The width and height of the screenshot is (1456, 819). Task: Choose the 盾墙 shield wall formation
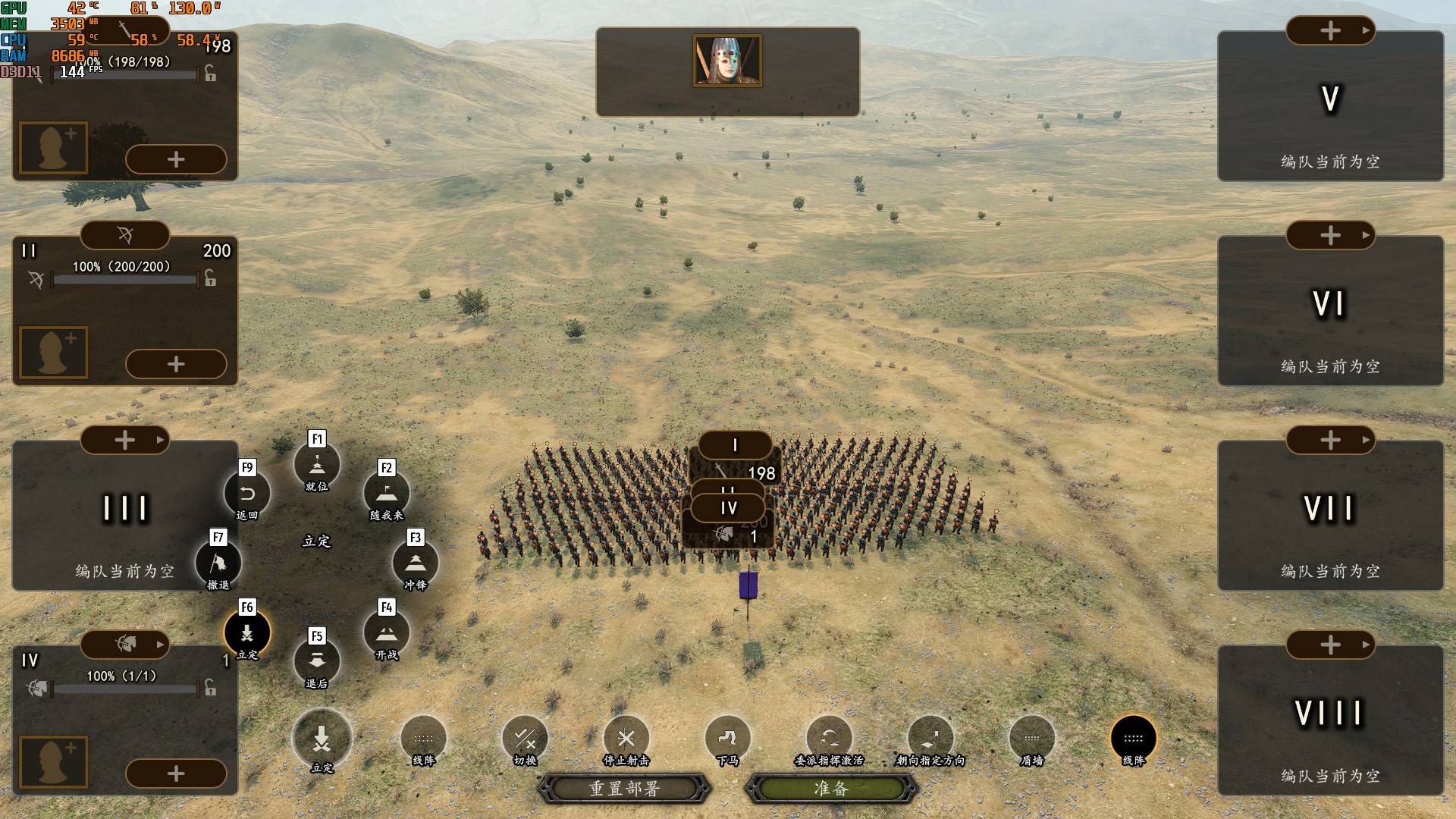[x=1032, y=739]
